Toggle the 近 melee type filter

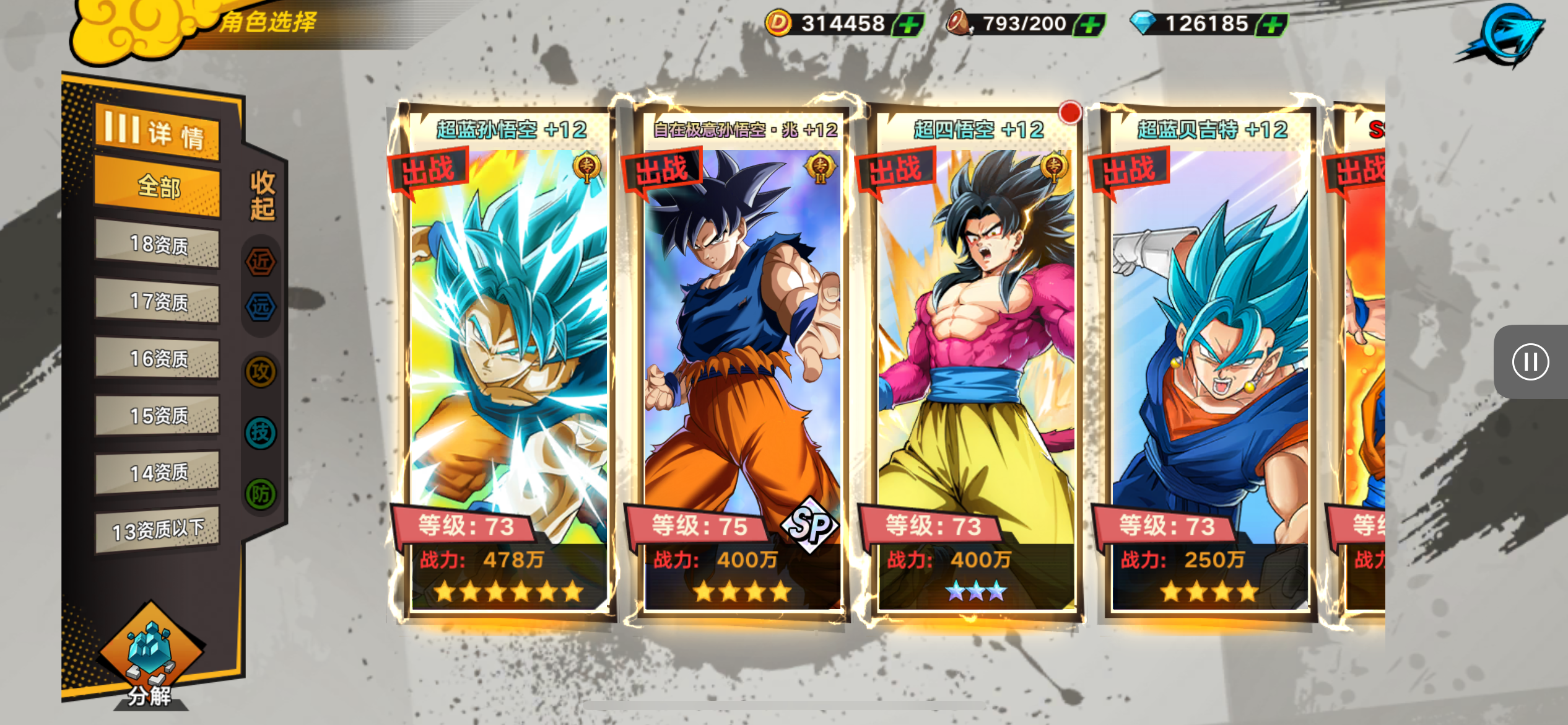pyautogui.click(x=261, y=261)
